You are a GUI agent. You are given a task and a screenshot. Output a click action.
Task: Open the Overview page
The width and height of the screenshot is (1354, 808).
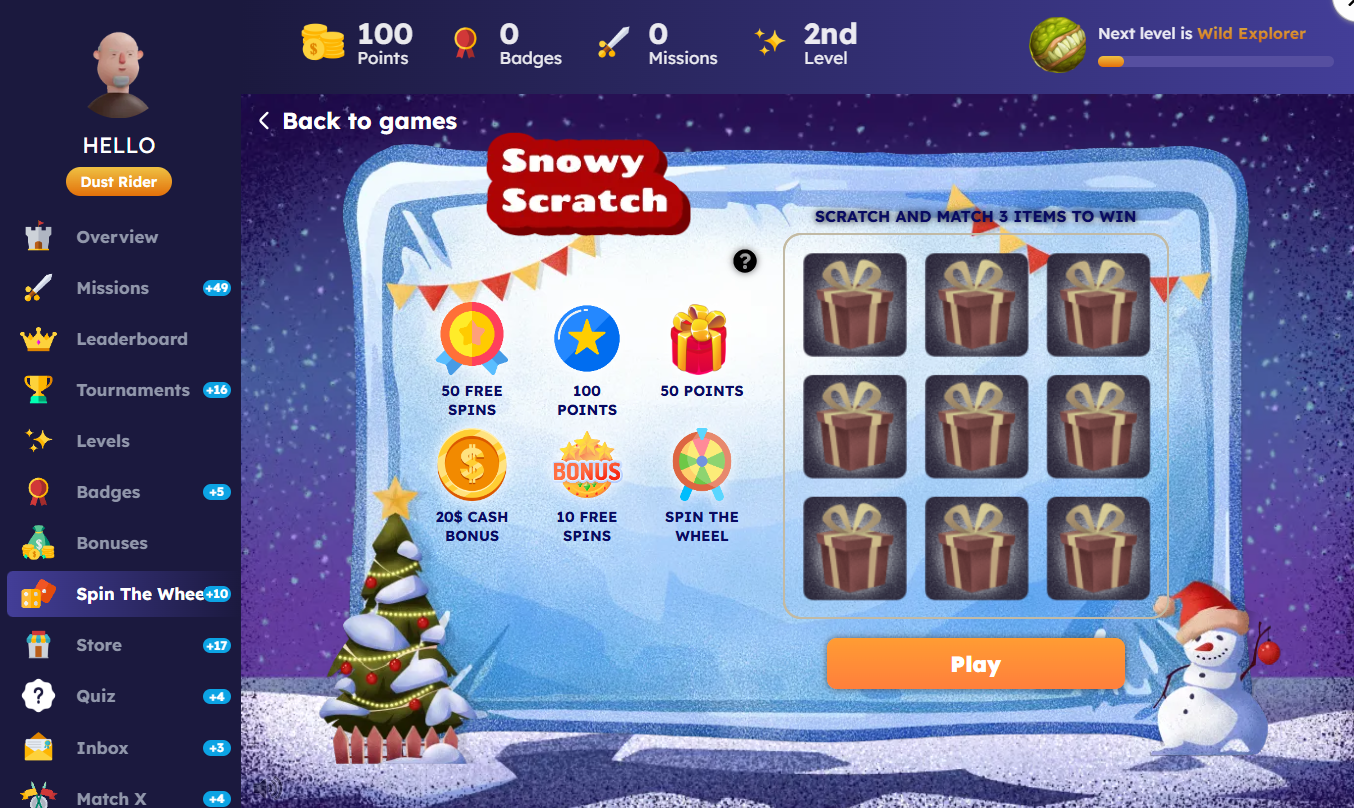coord(117,237)
